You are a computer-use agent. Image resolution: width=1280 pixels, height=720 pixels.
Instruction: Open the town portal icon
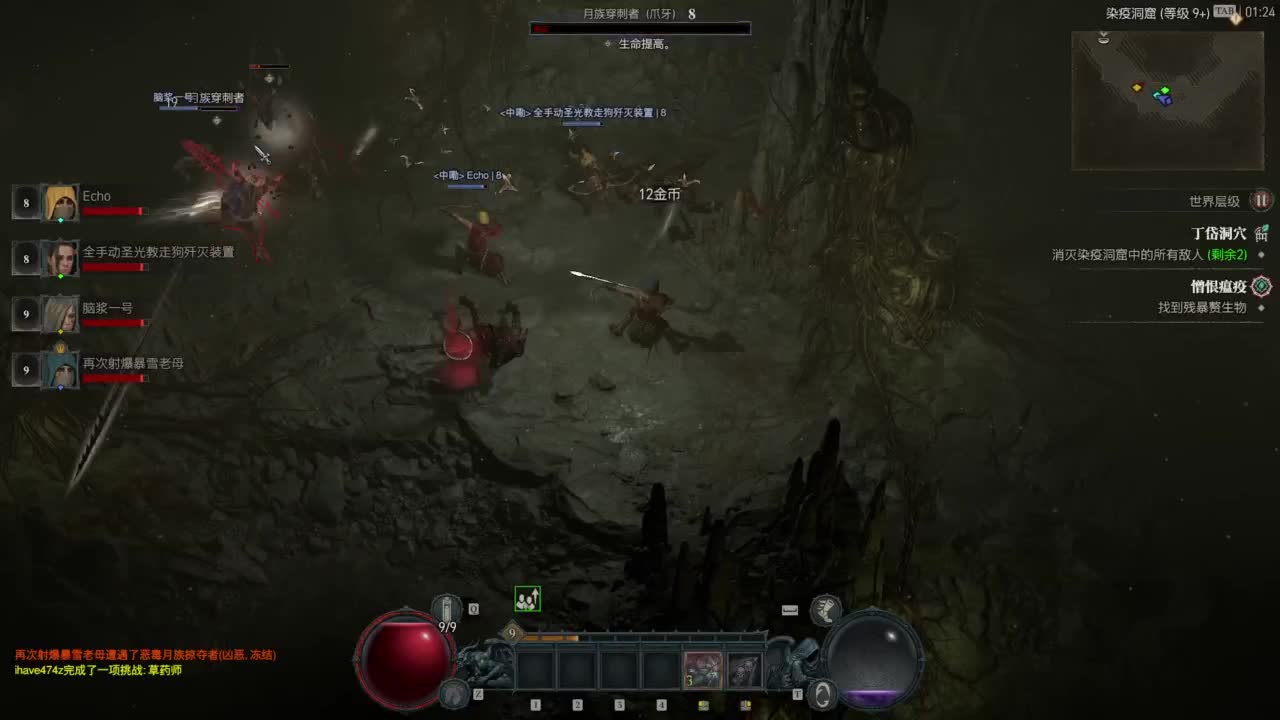tap(823, 692)
